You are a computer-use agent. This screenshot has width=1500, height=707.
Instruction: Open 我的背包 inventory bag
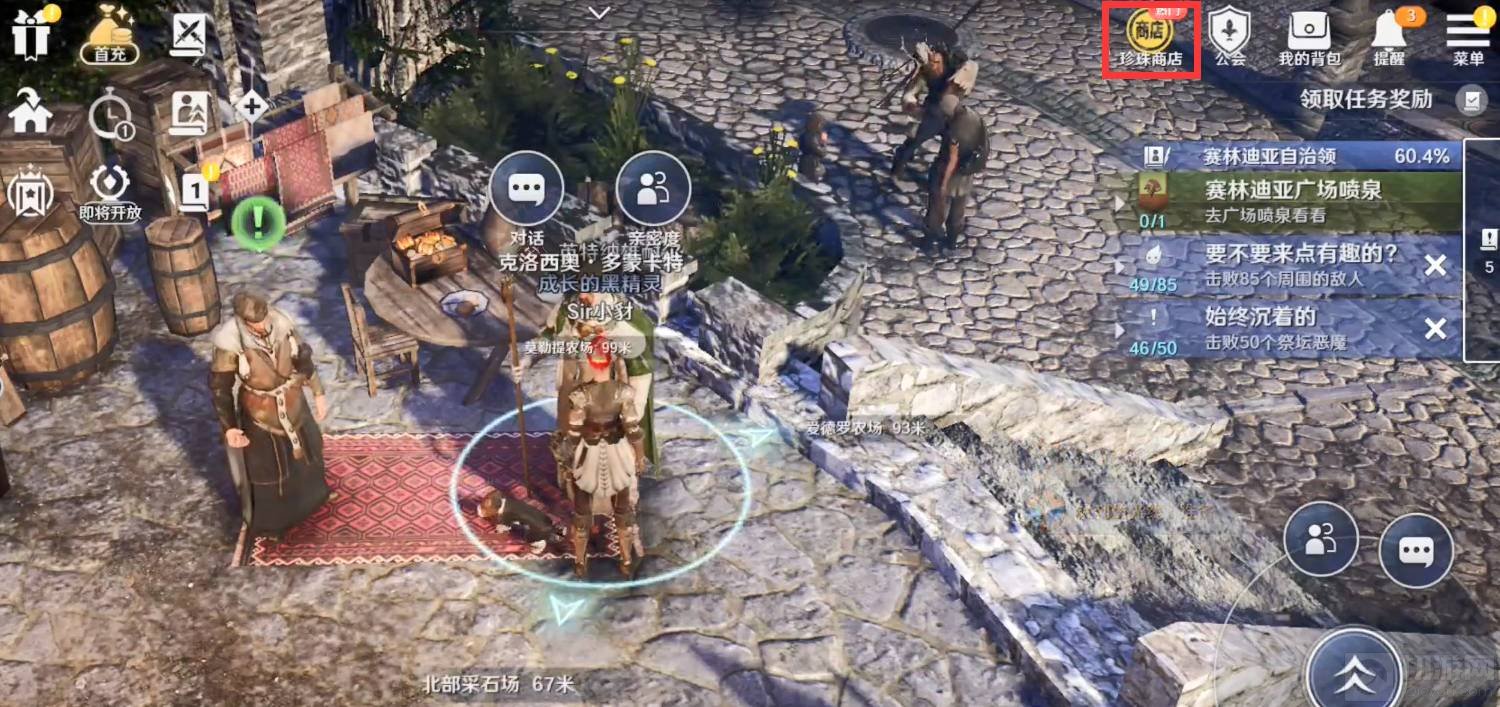pyautogui.click(x=1309, y=38)
